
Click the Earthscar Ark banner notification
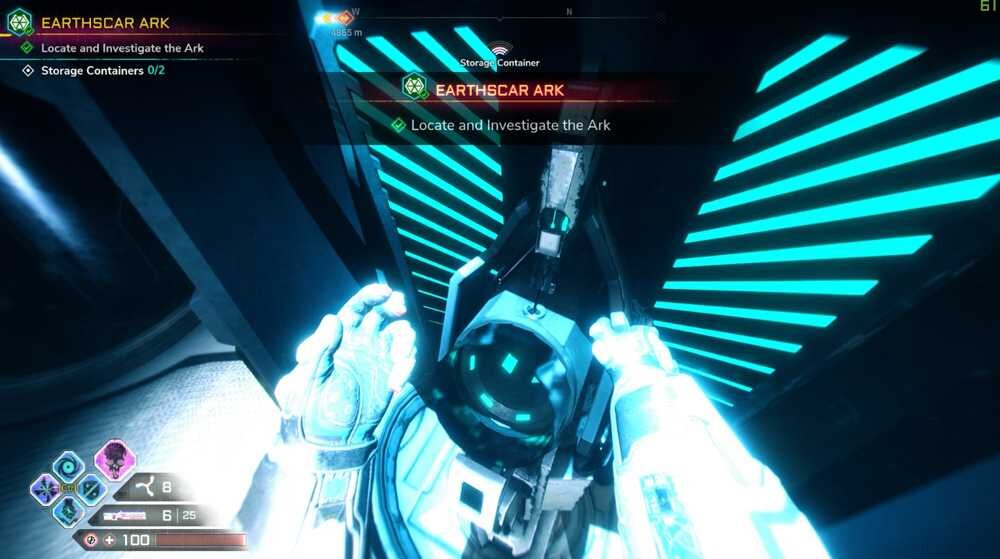[499, 90]
